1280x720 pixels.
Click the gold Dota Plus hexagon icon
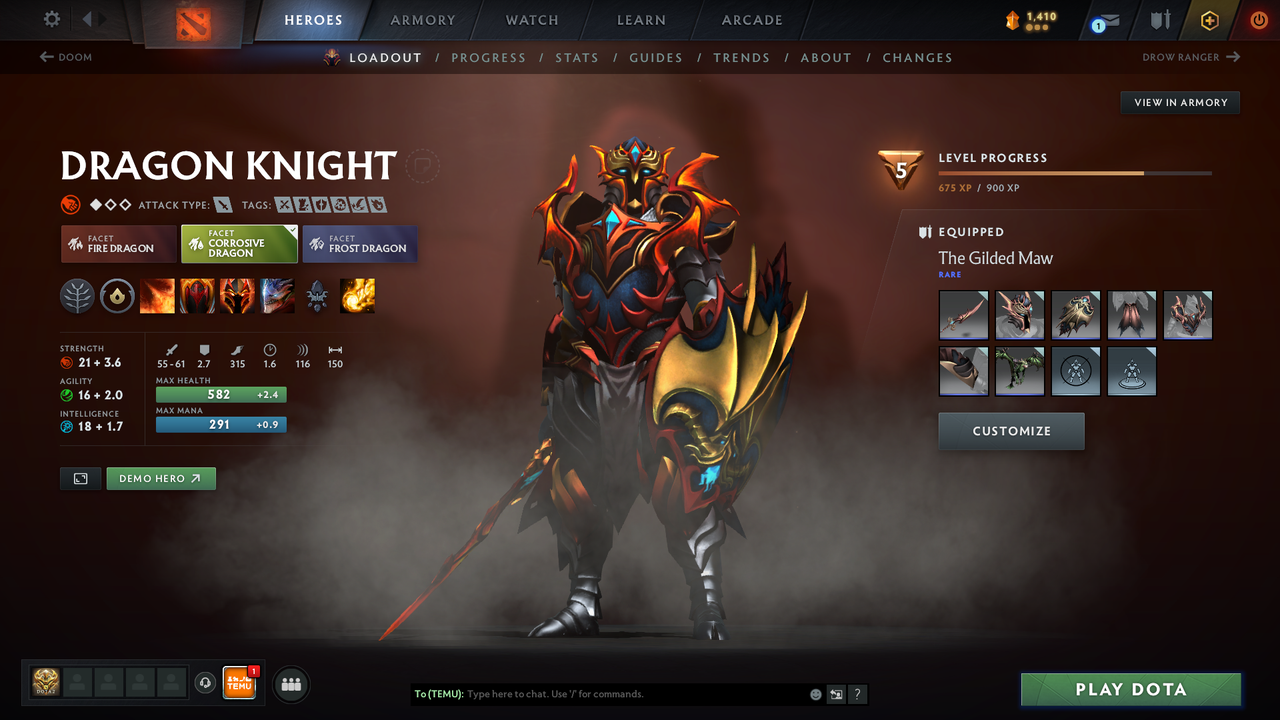coord(1209,19)
